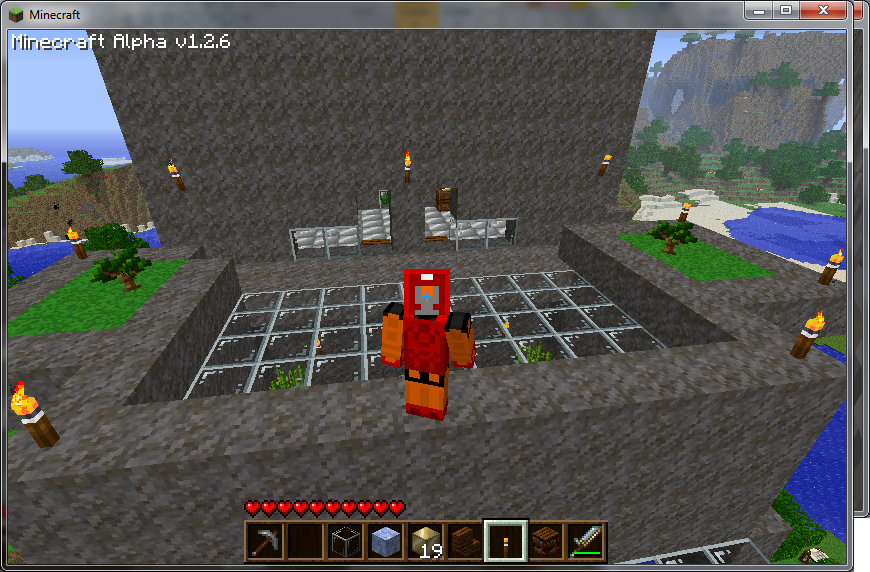Minimize the Minecraft window
The height and width of the screenshot is (572, 870).
pos(760,10)
